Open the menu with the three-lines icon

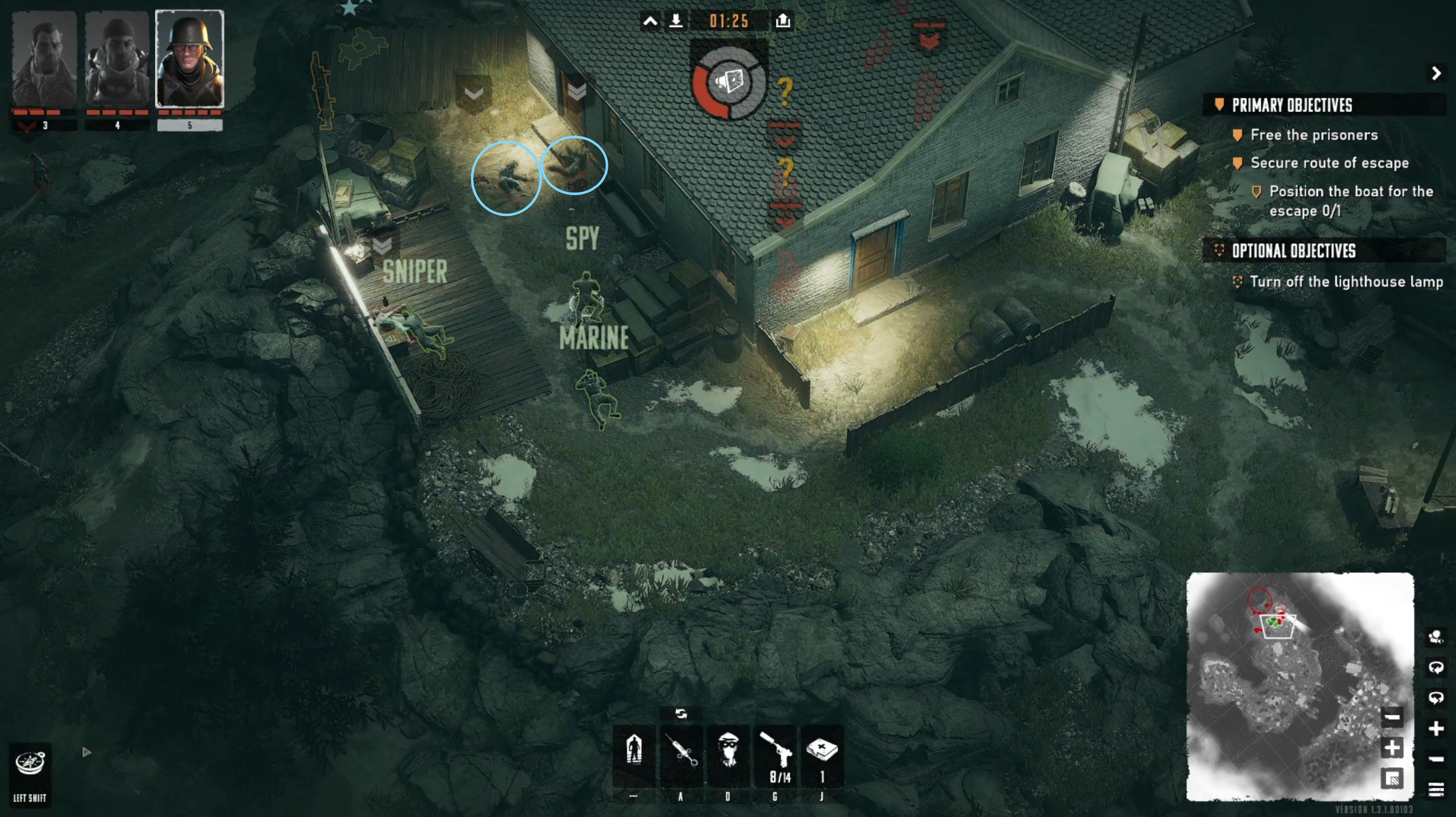coord(1436,789)
